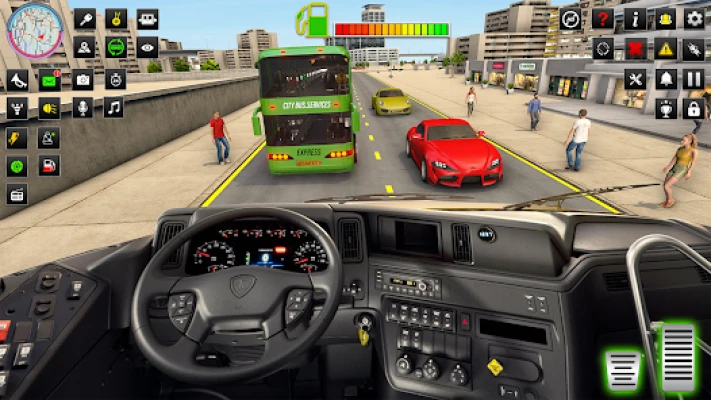
Task: Tap the key icon button
Action: [x=84, y=19]
